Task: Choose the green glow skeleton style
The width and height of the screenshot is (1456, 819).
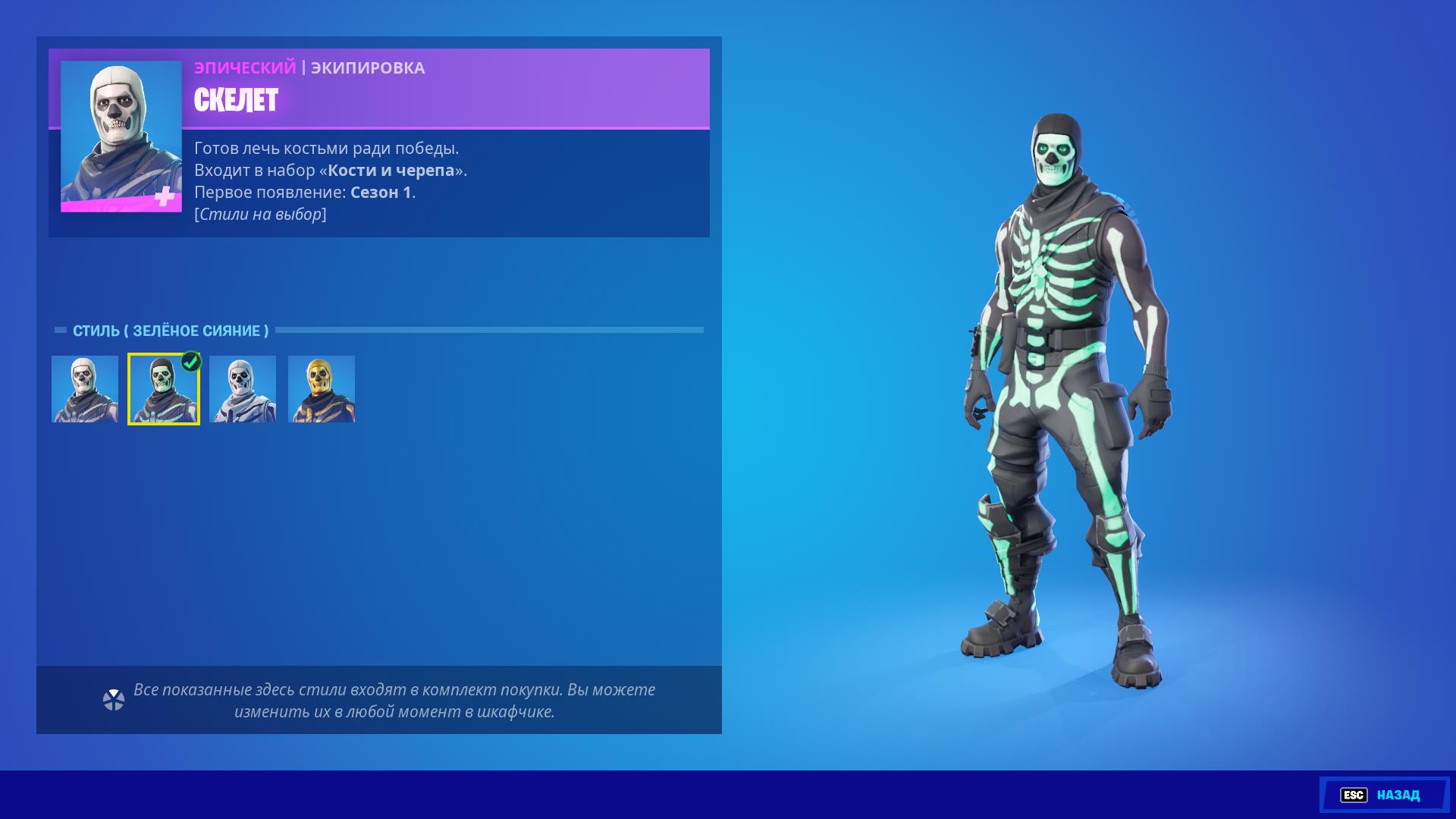Action: click(164, 389)
